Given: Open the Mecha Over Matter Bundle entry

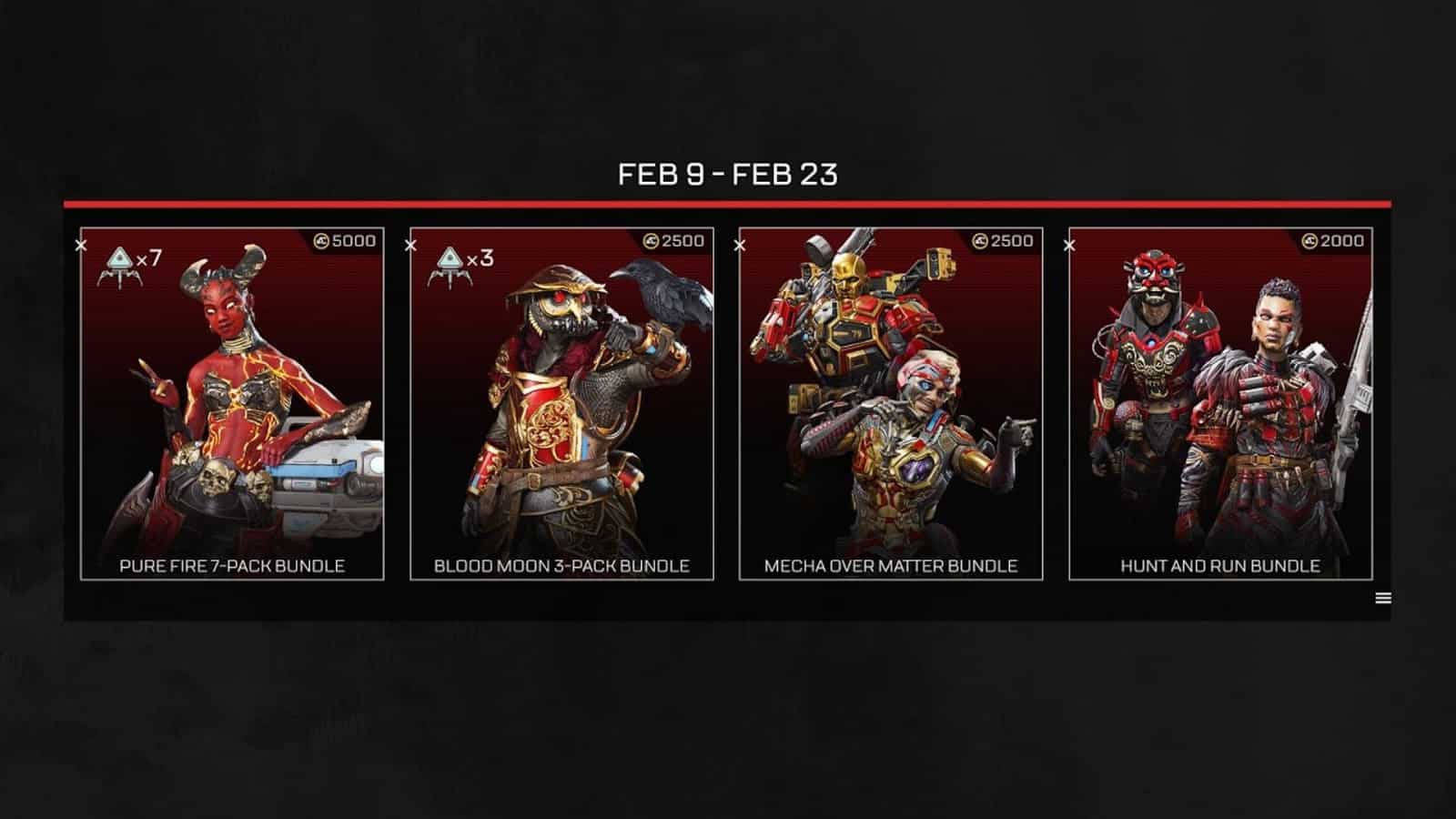Looking at the screenshot, I should tap(887, 564).
